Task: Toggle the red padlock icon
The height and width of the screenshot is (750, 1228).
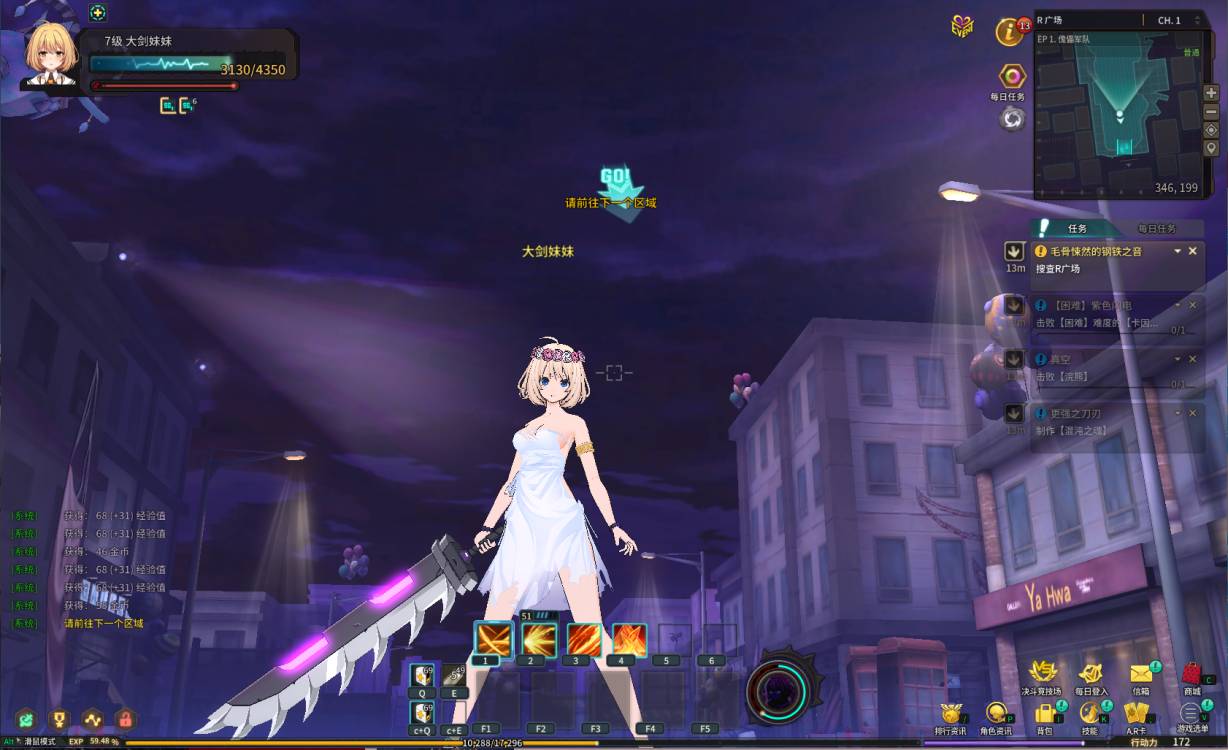Action: 125,718
